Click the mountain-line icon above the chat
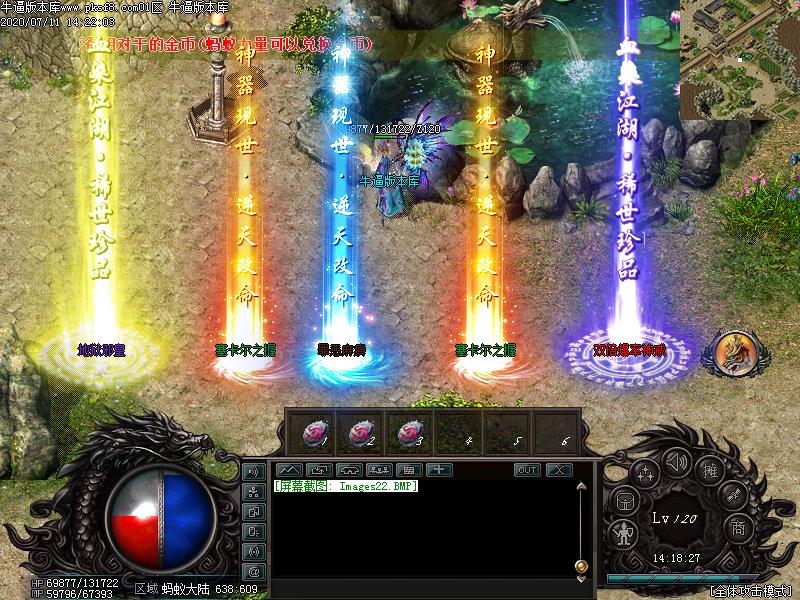The width and height of the screenshot is (800, 600). (288, 470)
